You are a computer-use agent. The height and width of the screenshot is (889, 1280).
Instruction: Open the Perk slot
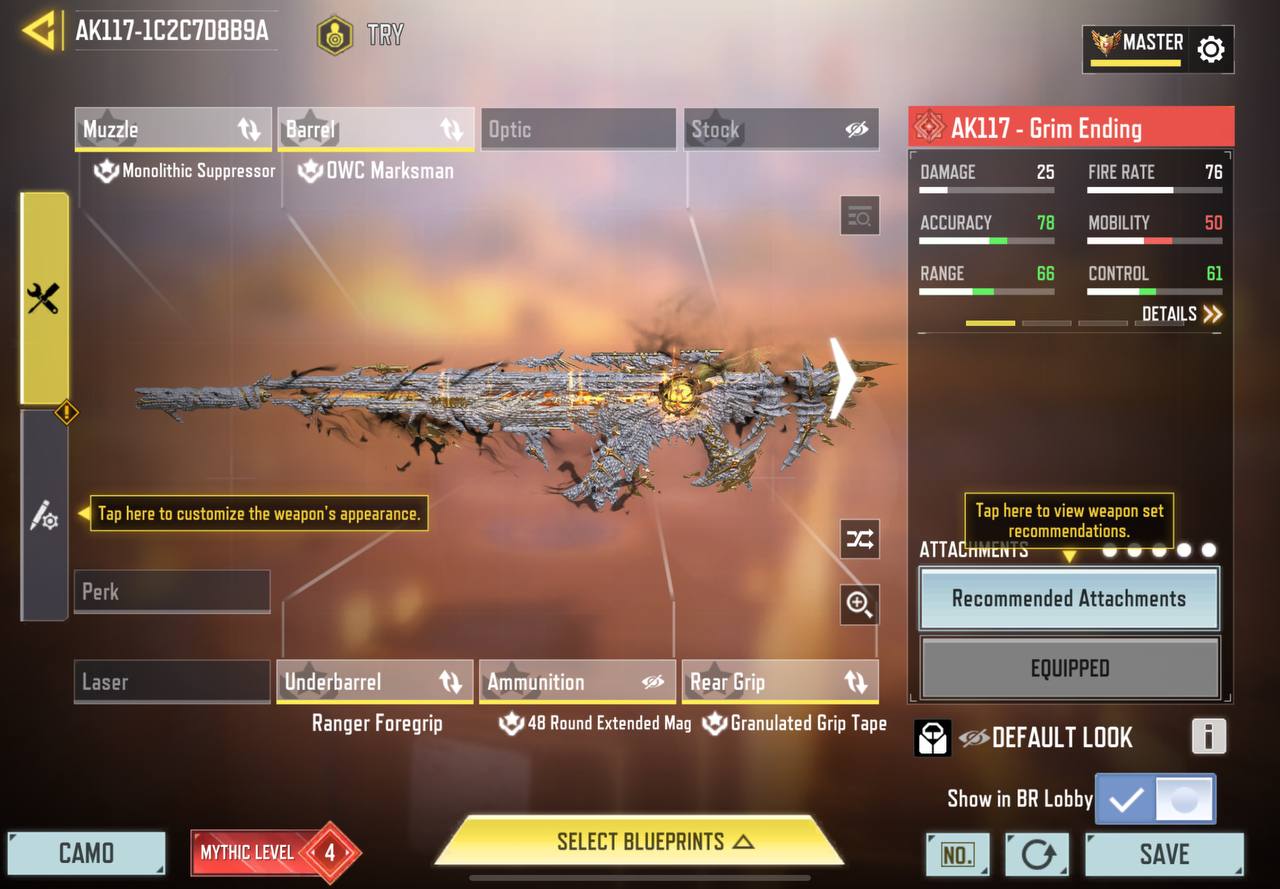pos(172,591)
